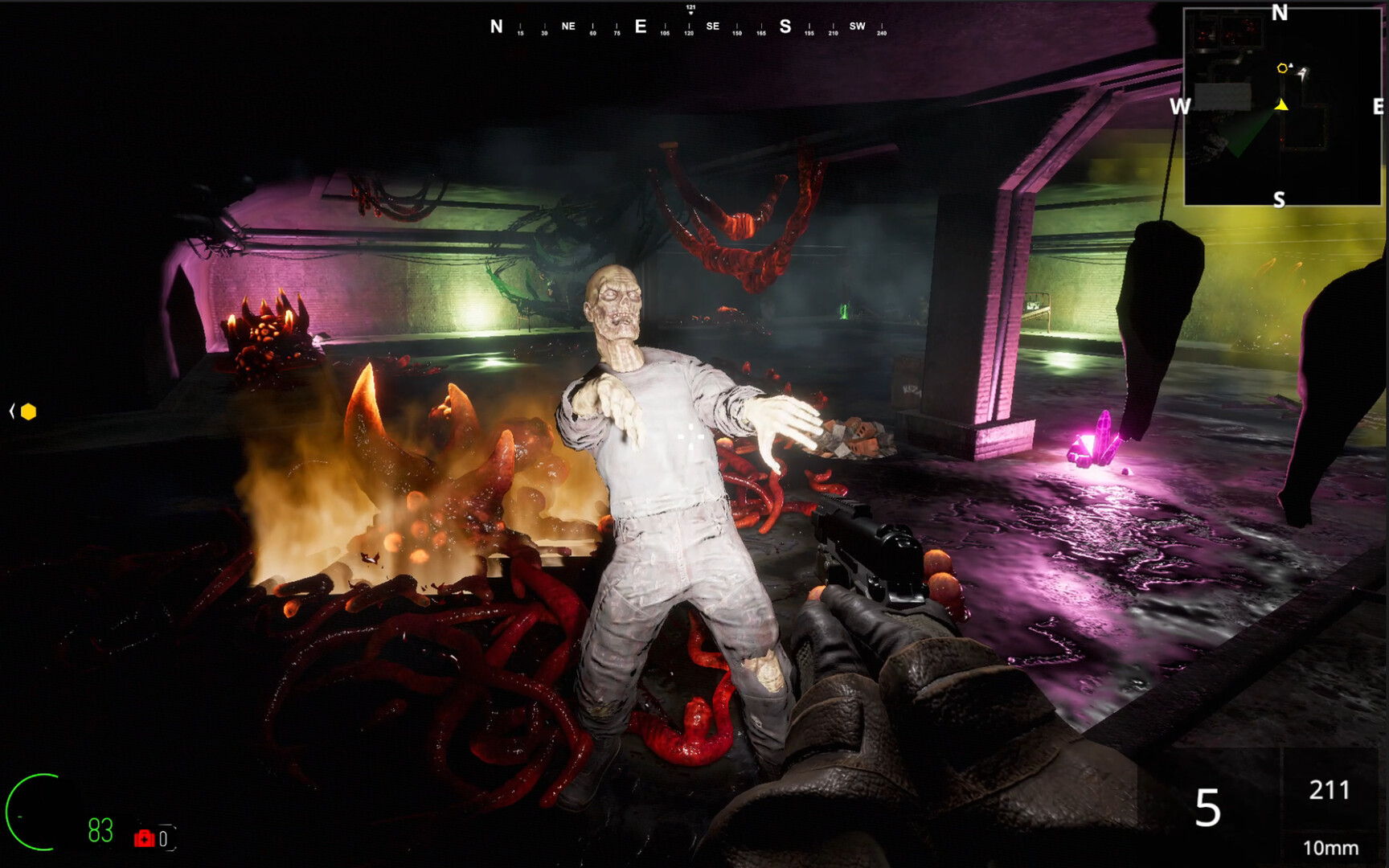Select the red medkit icon
The height and width of the screenshot is (868, 1389).
pos(144,838)
